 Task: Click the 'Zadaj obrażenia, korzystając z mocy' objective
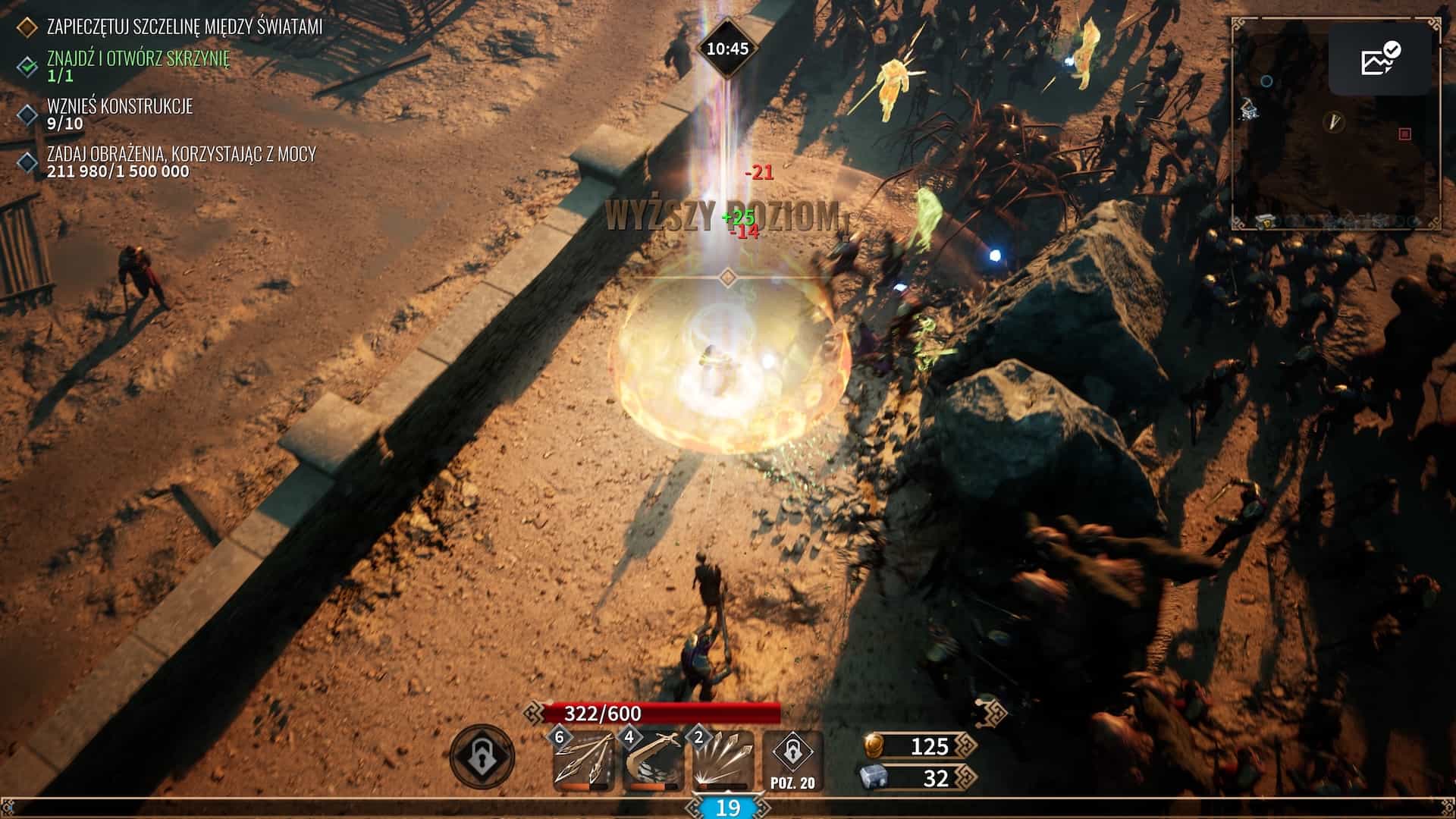point(181,154)
